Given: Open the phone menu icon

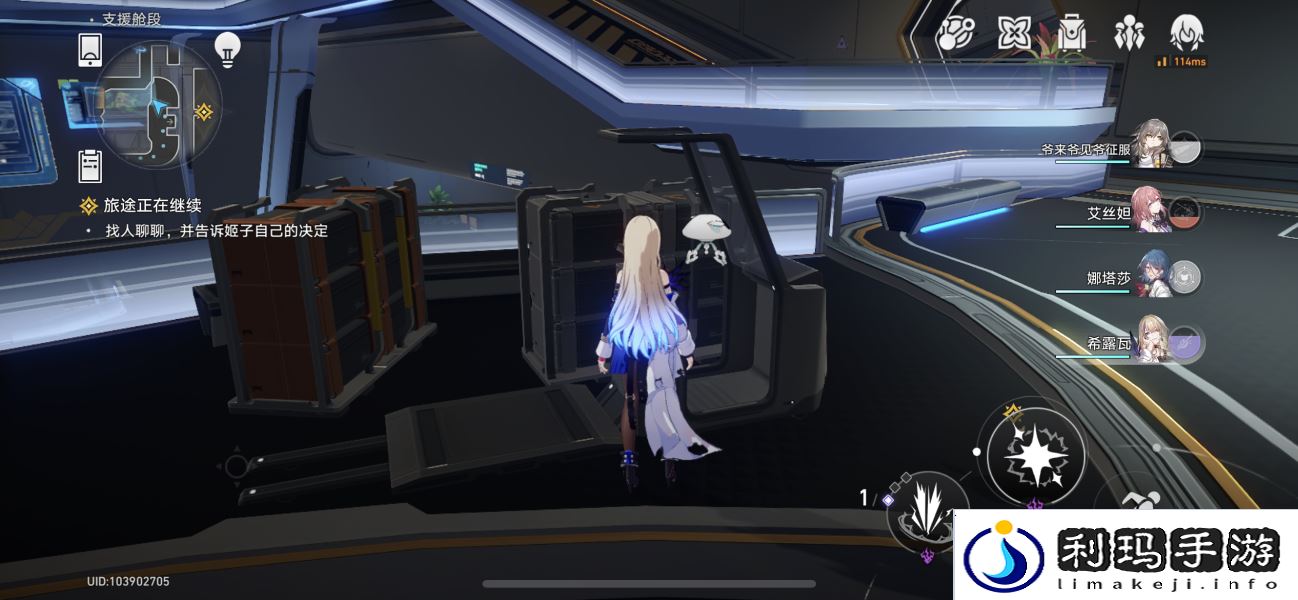Looking at the screenshot, I should (90, 48).
